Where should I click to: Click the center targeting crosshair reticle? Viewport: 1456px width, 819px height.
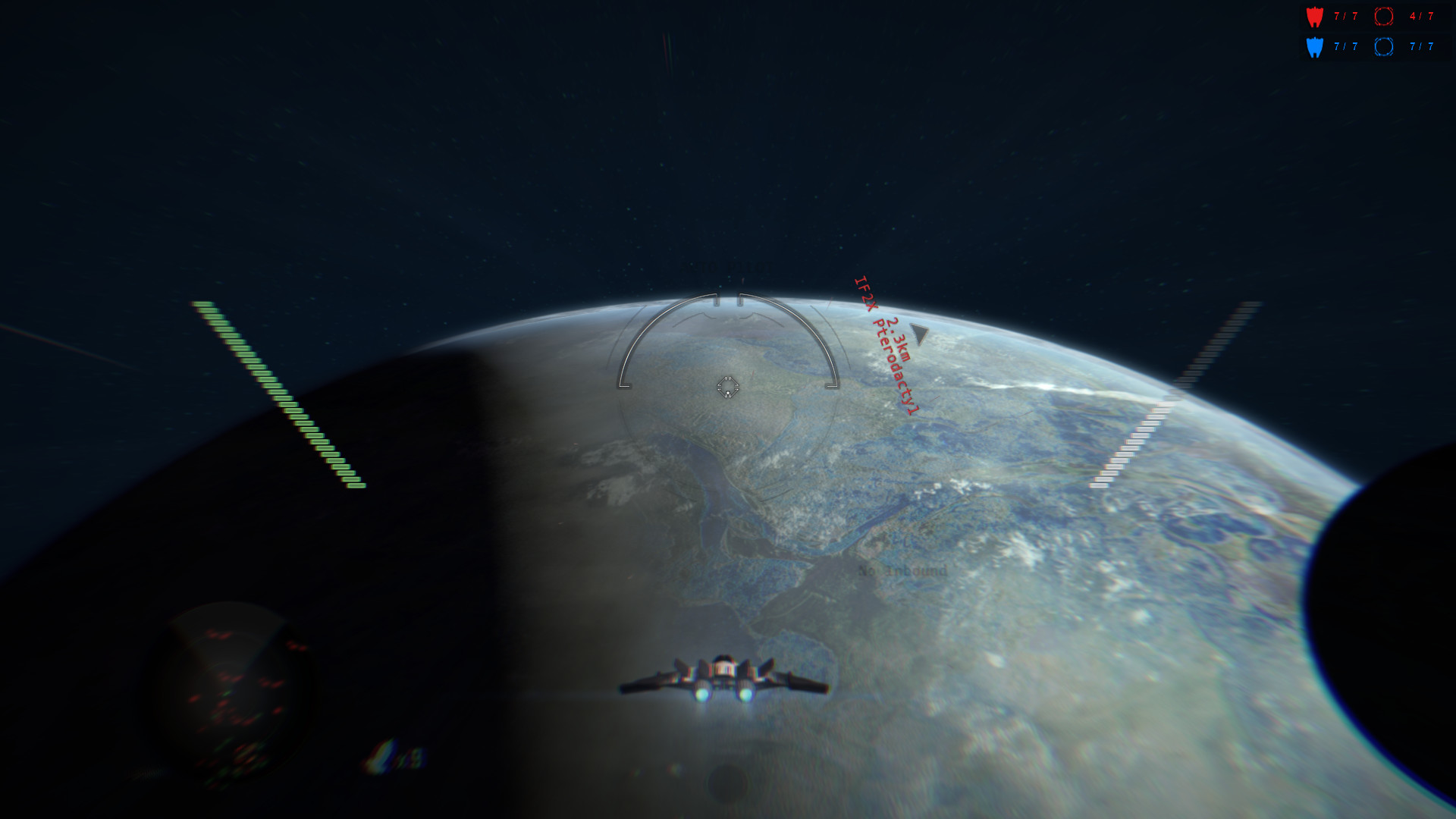coord(727,387)
